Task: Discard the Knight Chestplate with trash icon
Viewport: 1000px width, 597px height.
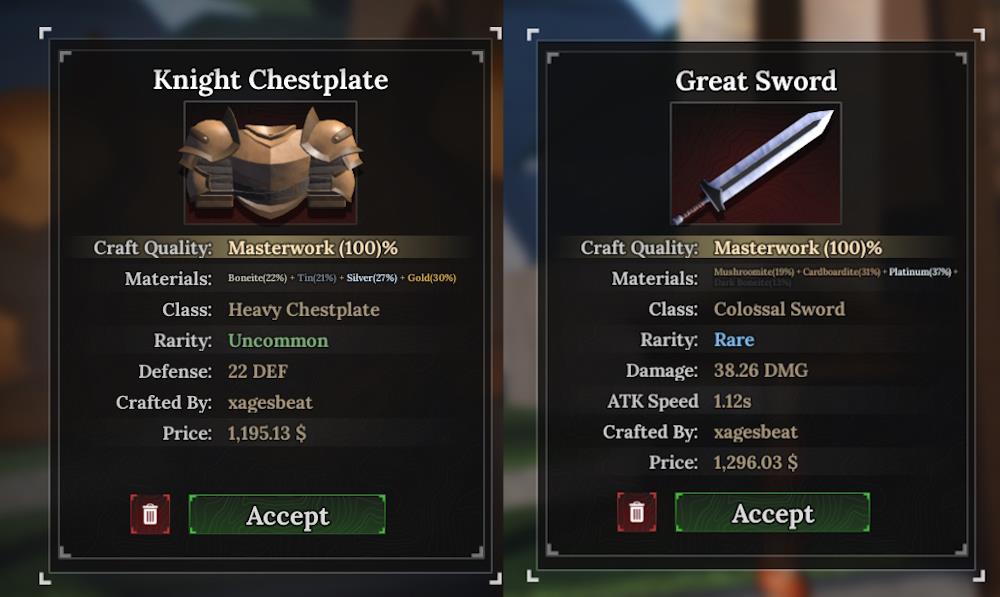Action: pyautogui.click(x=150, y=514)
